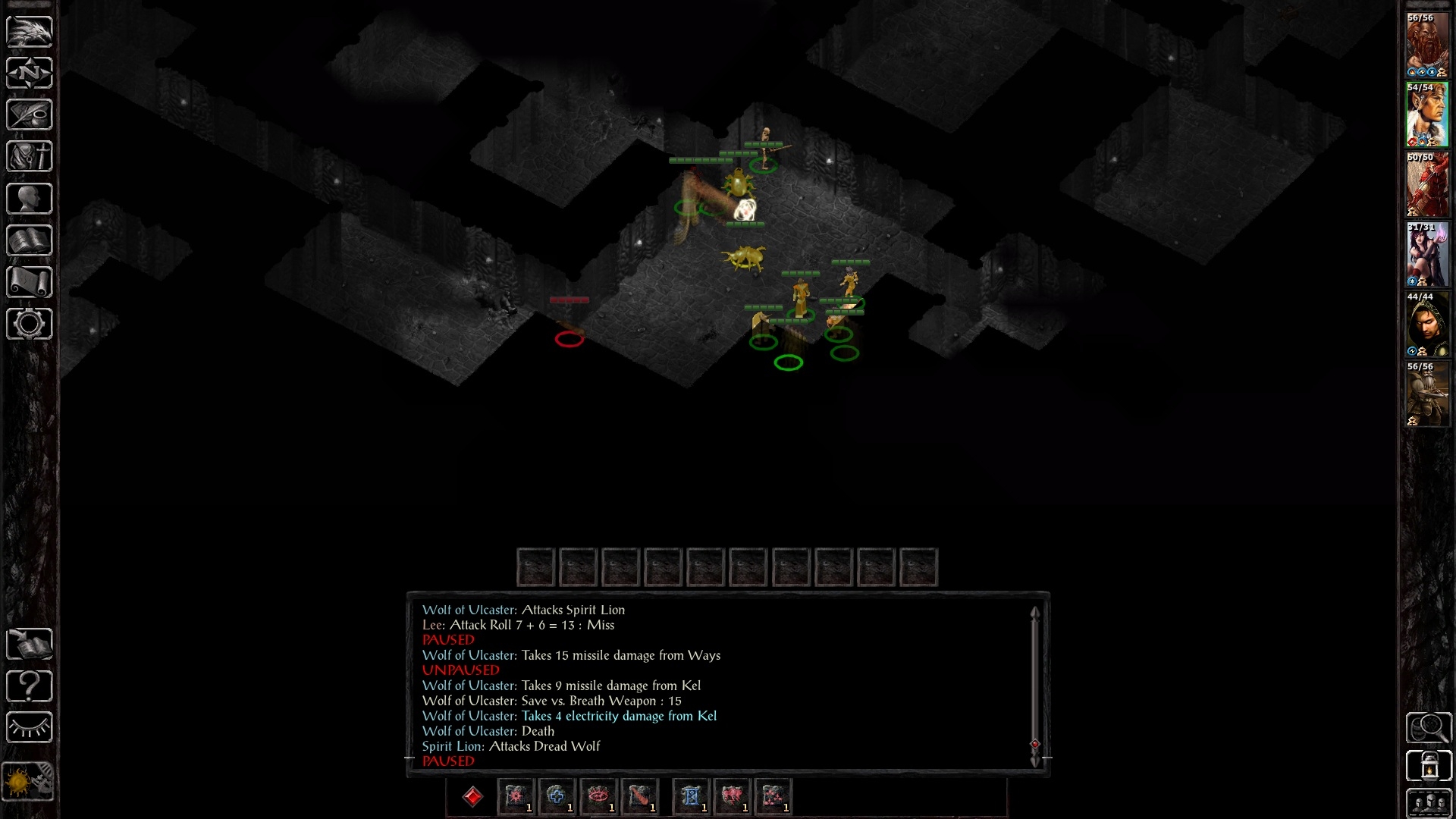Open options with the gear icon

click(30, 324)
